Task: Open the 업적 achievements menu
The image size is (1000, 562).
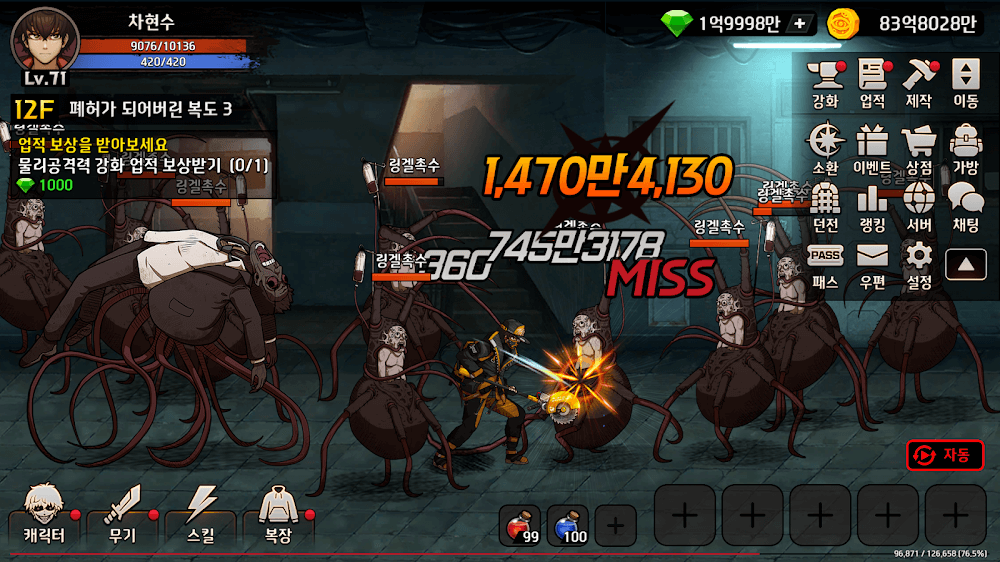Action: [872, 82]
